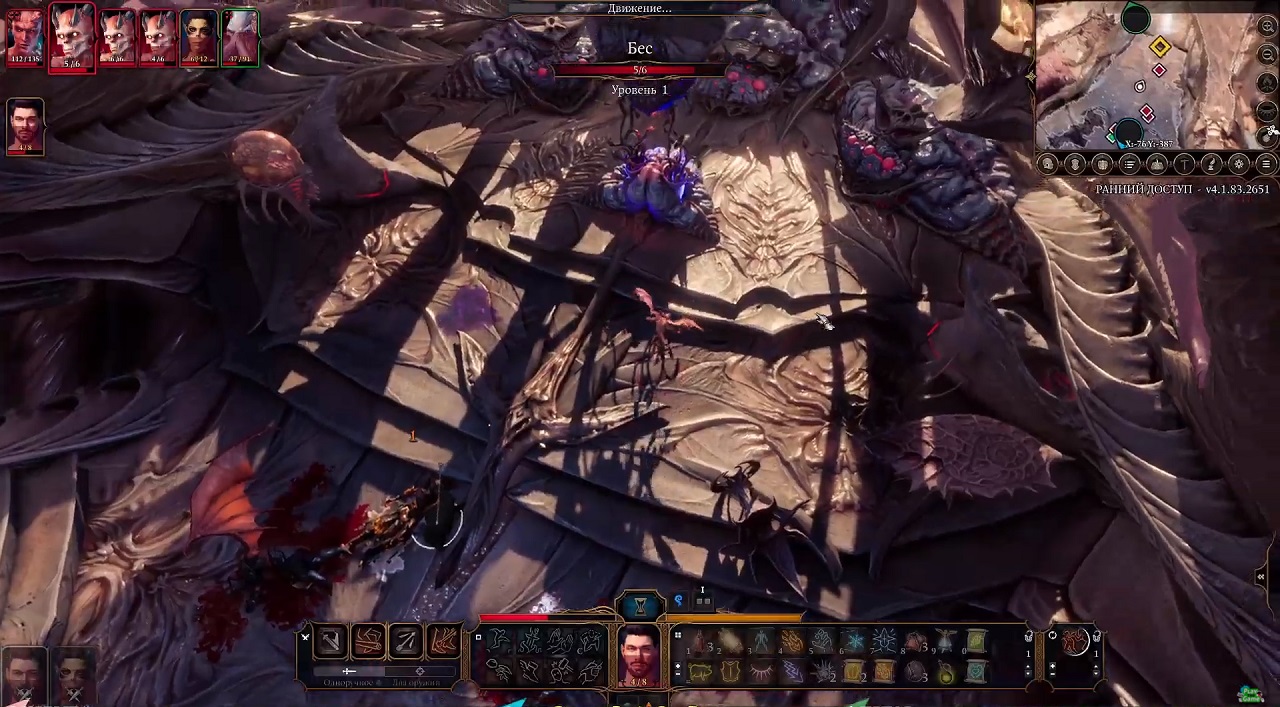
Task: Open the gear settings icon under the minimap
Action: tap(1239, 164)
